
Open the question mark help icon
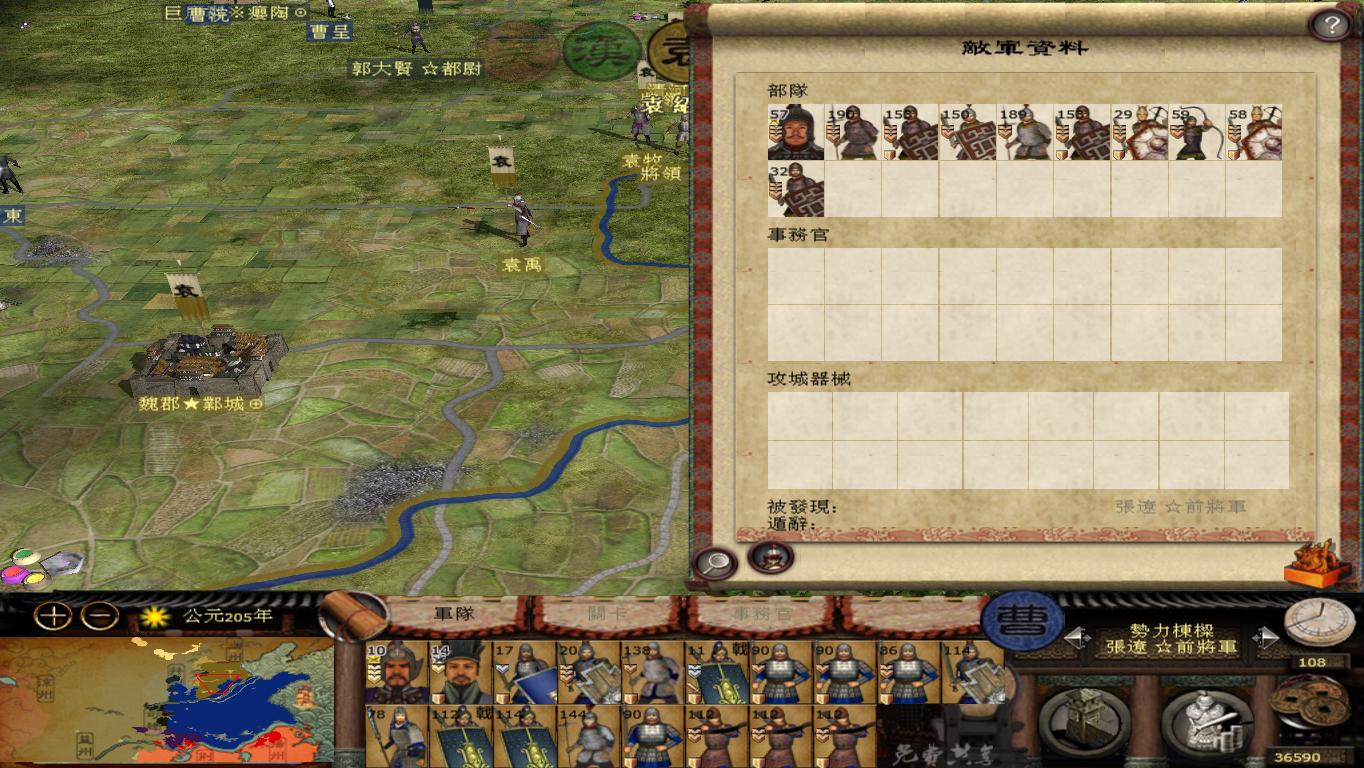[x=1329, y=26]
